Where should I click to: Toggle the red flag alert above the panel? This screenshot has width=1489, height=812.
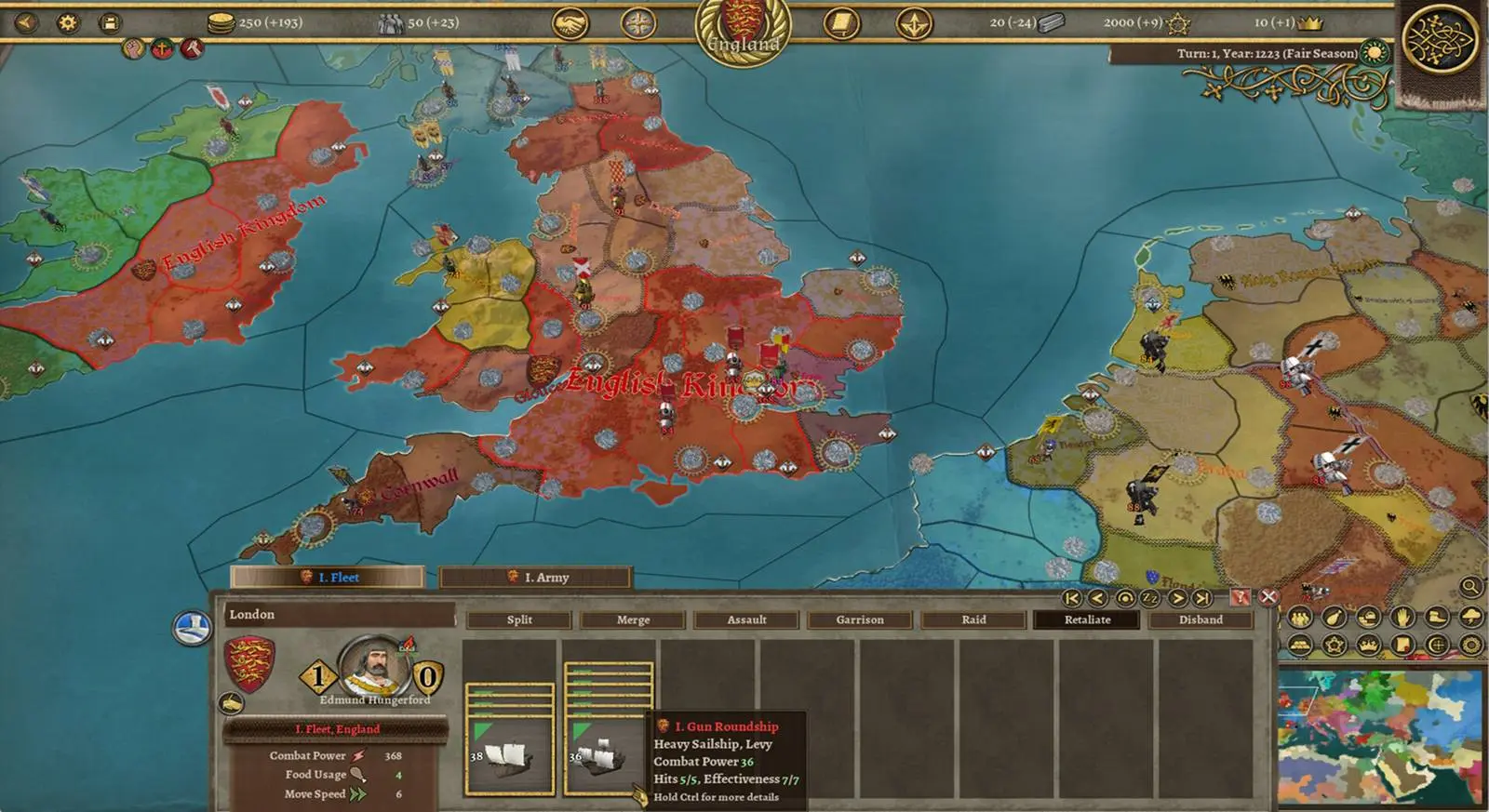coord(1241,598)
